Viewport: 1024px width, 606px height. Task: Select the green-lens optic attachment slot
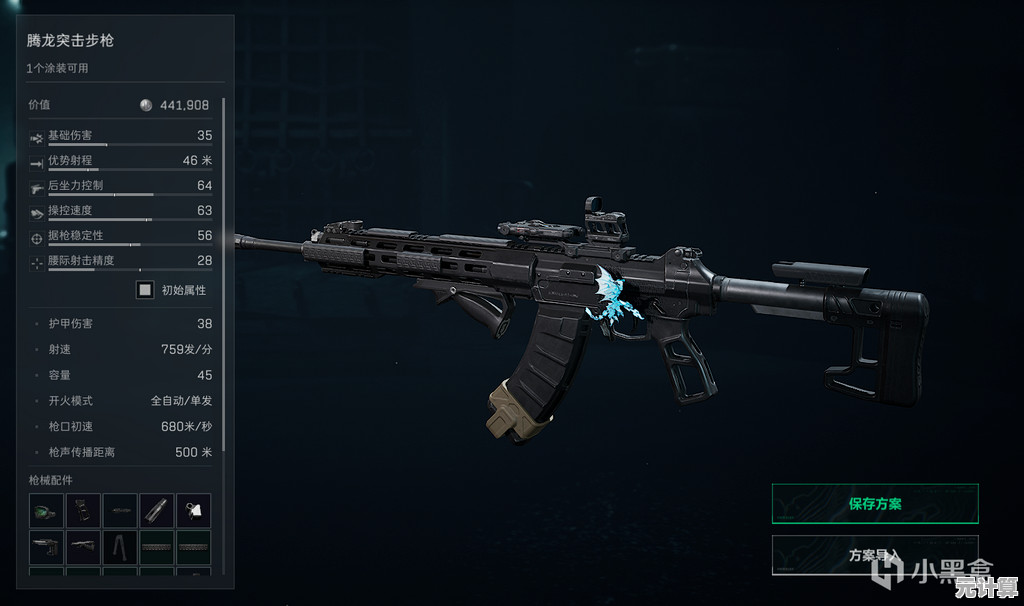46,510
